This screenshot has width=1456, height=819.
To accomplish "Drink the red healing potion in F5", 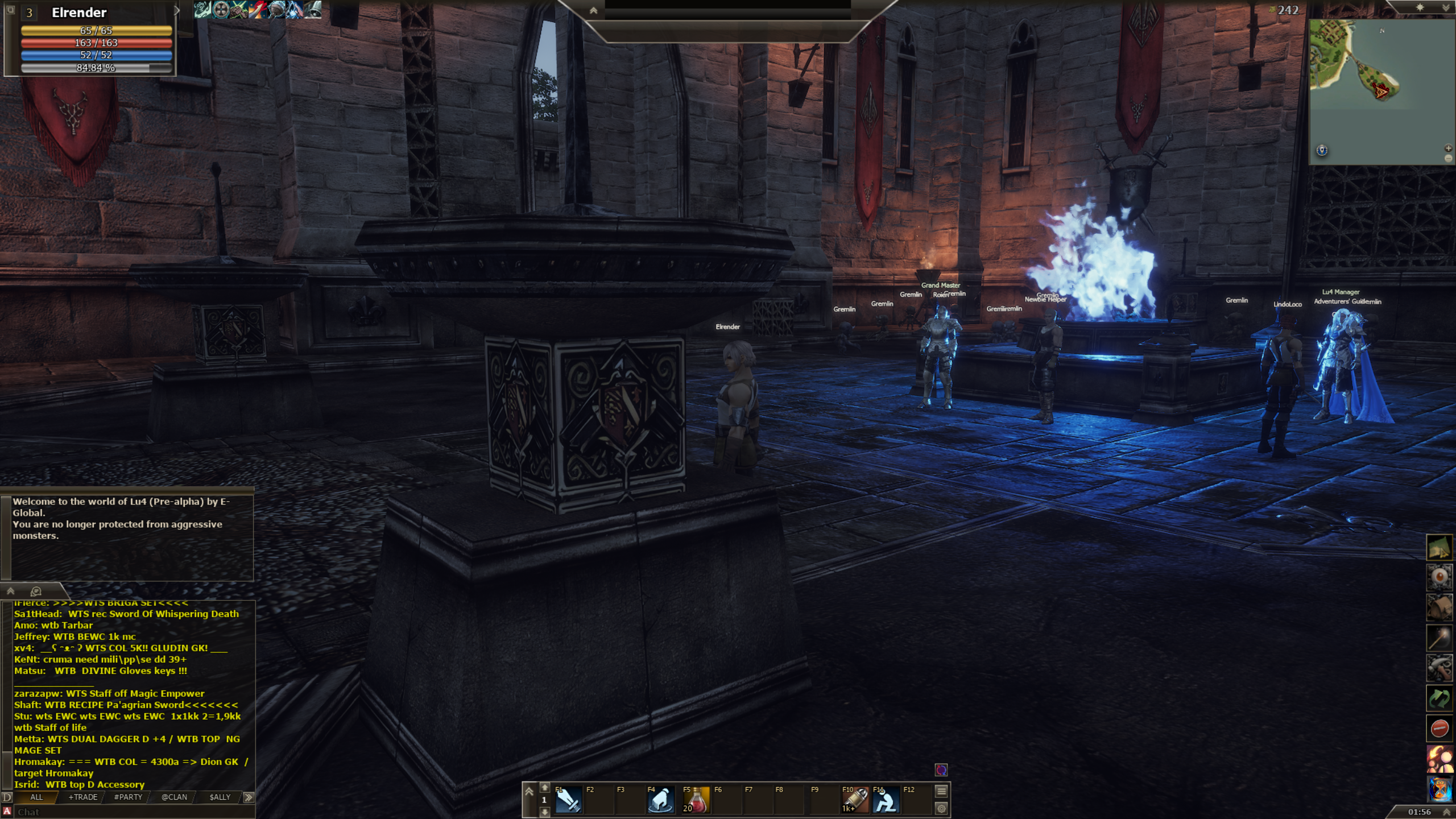I will pos(696,800).
